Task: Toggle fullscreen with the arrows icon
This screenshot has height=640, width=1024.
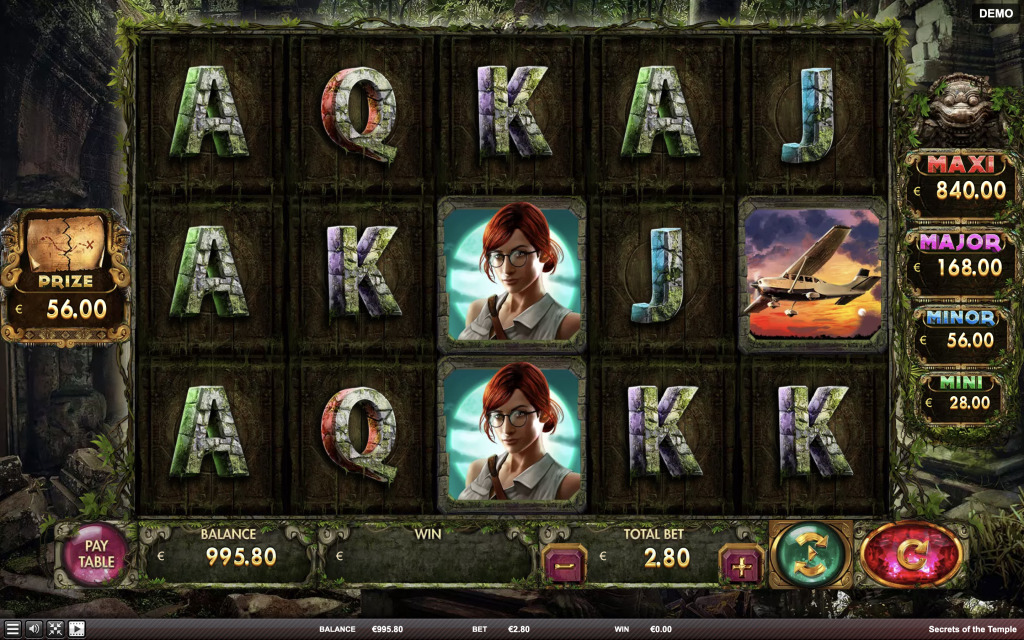Action: click(55, 629)
